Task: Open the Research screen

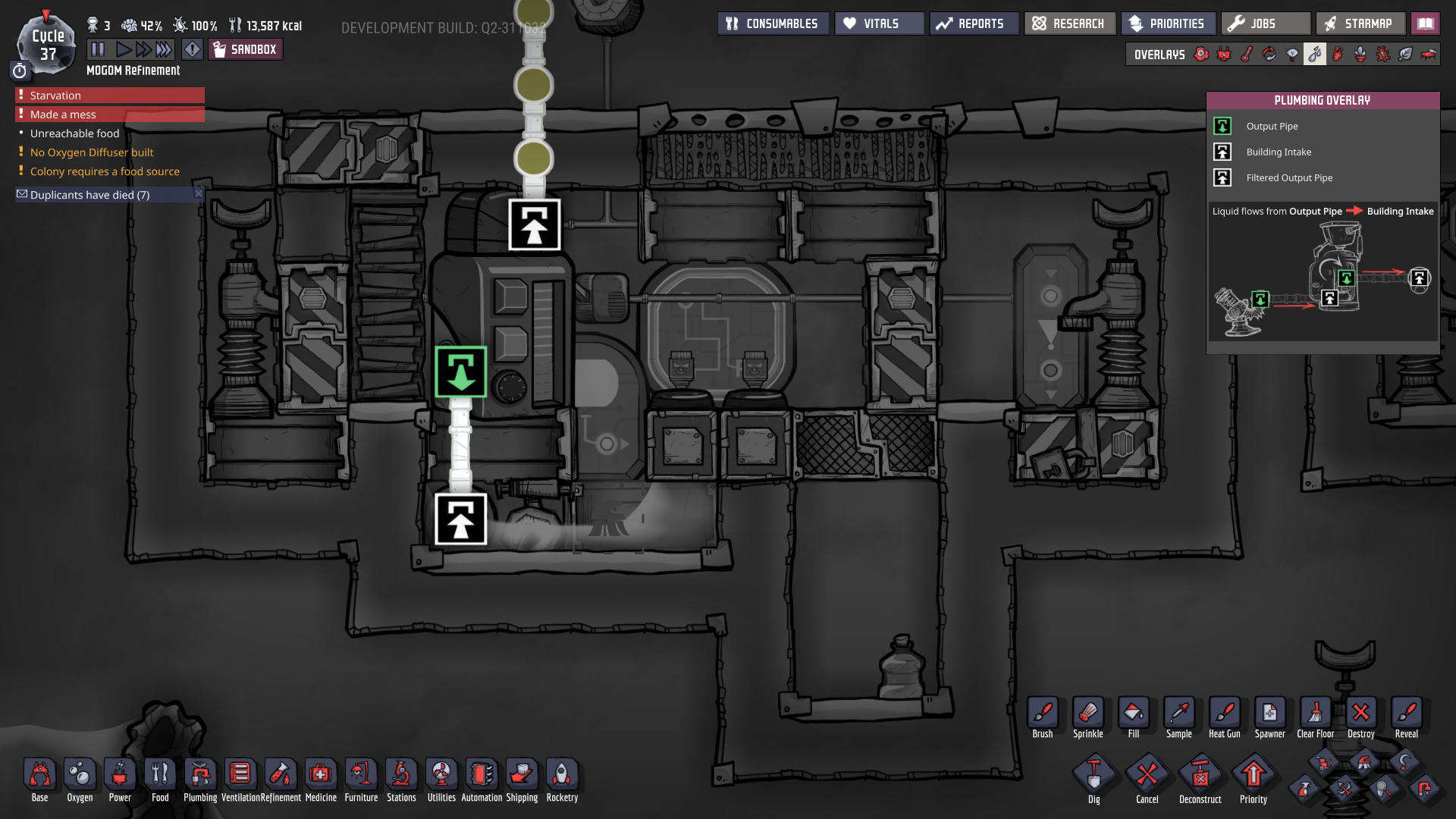Action: pos(1069,23)
